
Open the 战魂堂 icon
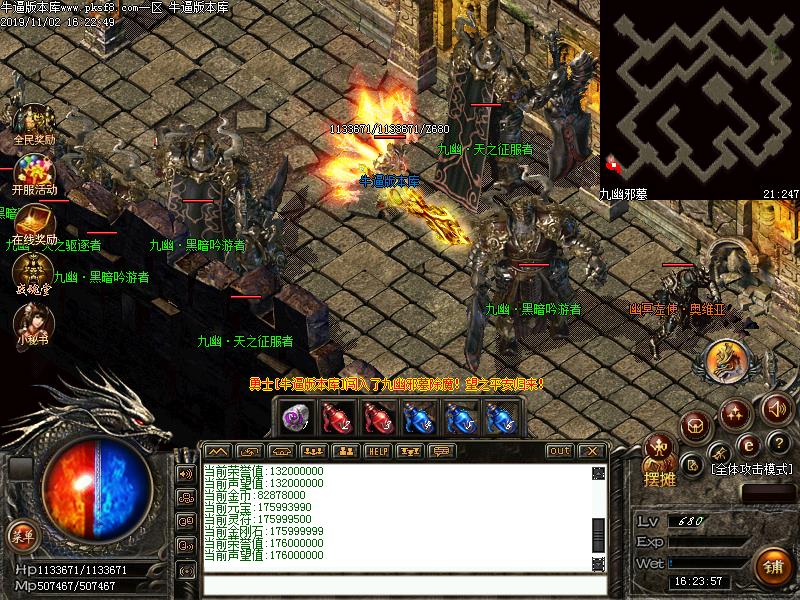coord(33,271)
